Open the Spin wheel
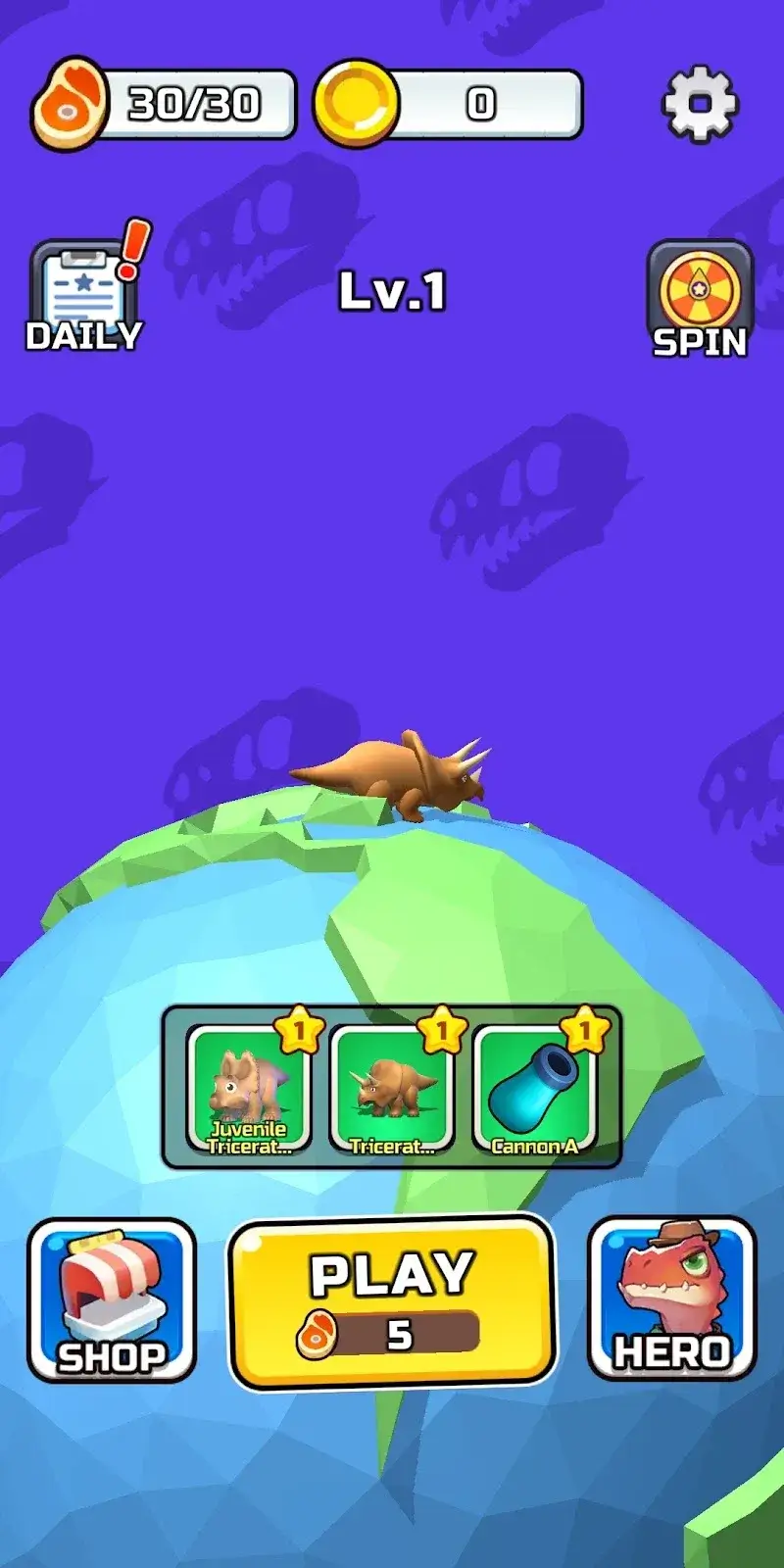The width and height of the screenshot is (784, 1568). [700, 299]
